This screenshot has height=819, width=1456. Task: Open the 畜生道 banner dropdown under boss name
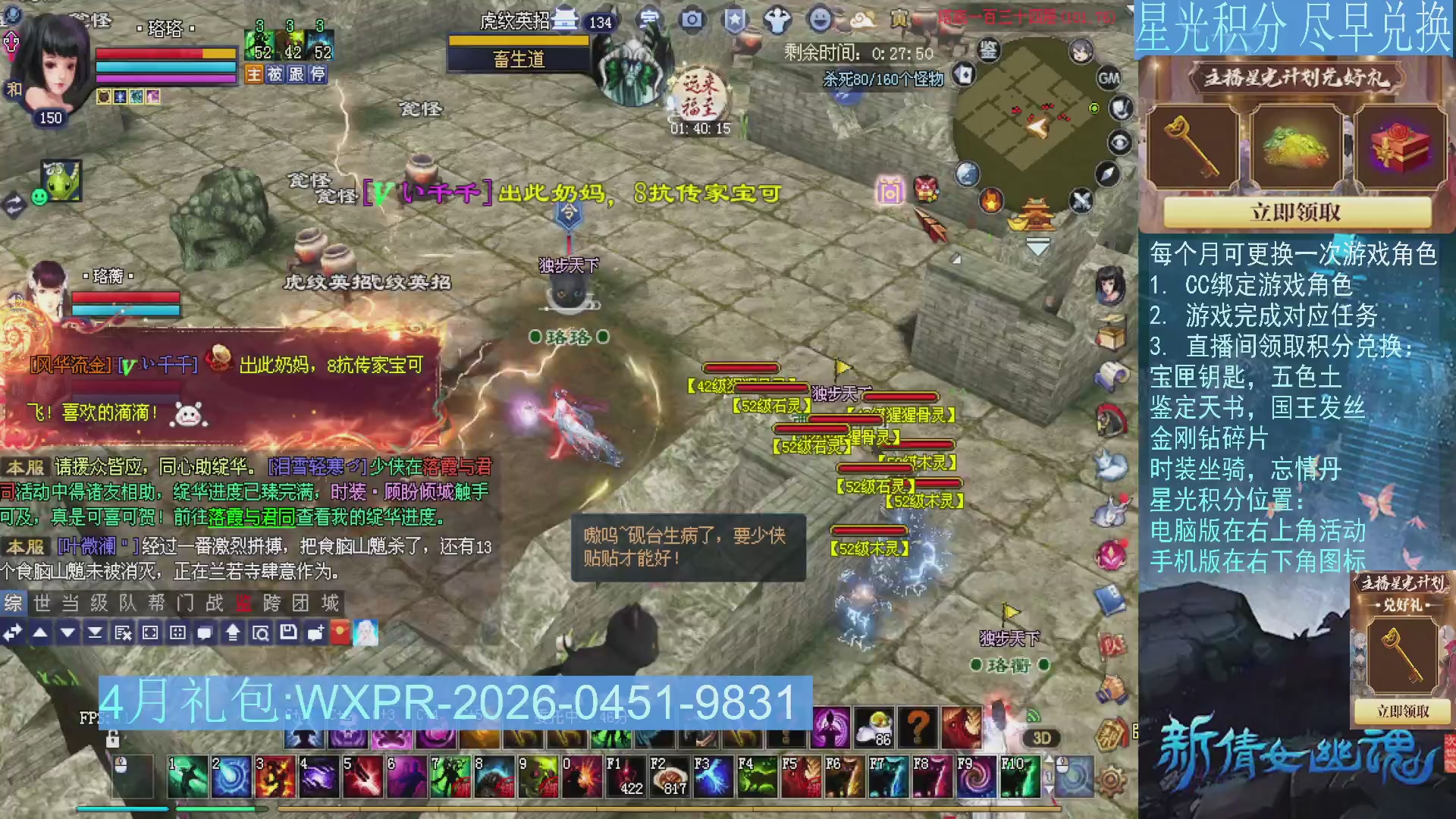[518, 59]
